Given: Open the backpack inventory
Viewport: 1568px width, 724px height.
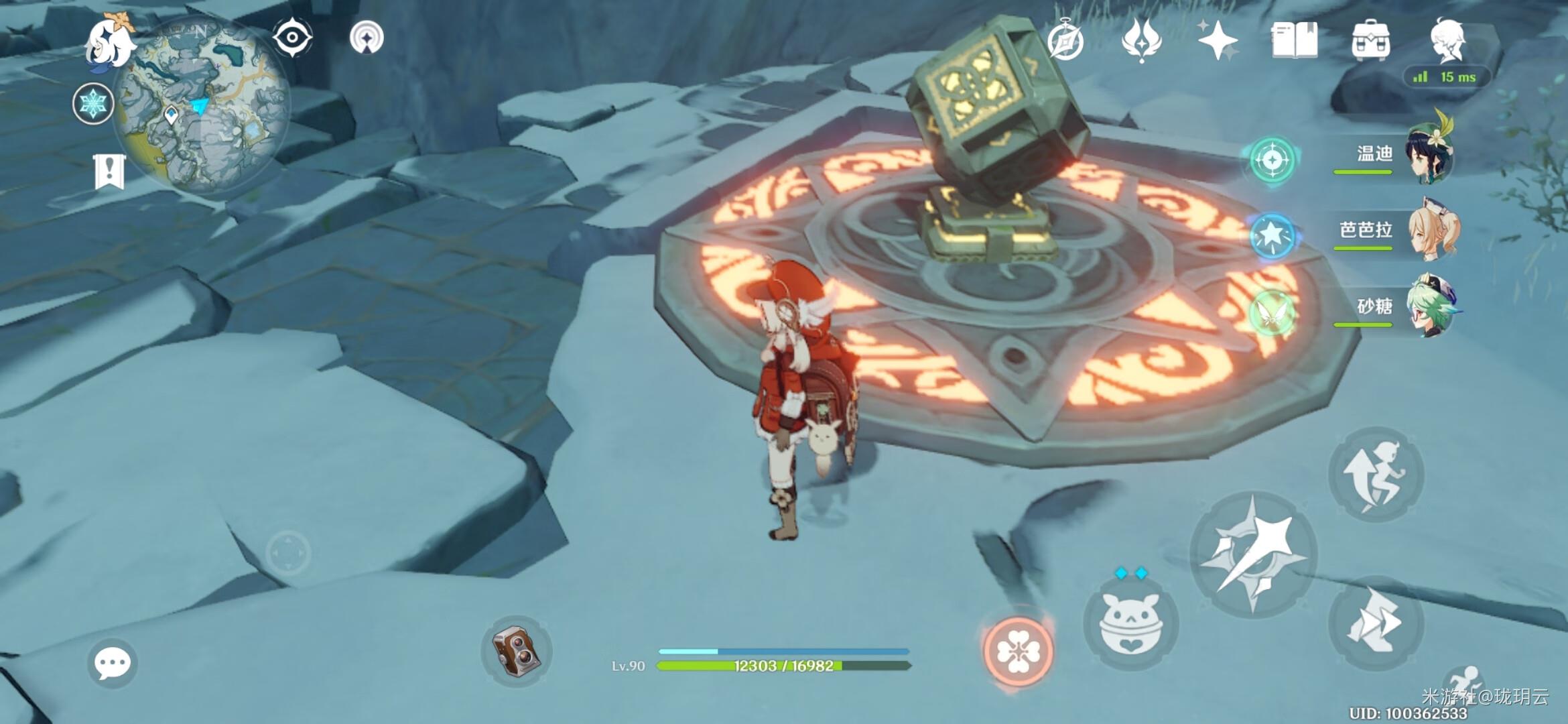Looking at the screenshot, I should tap(1371, 40).
